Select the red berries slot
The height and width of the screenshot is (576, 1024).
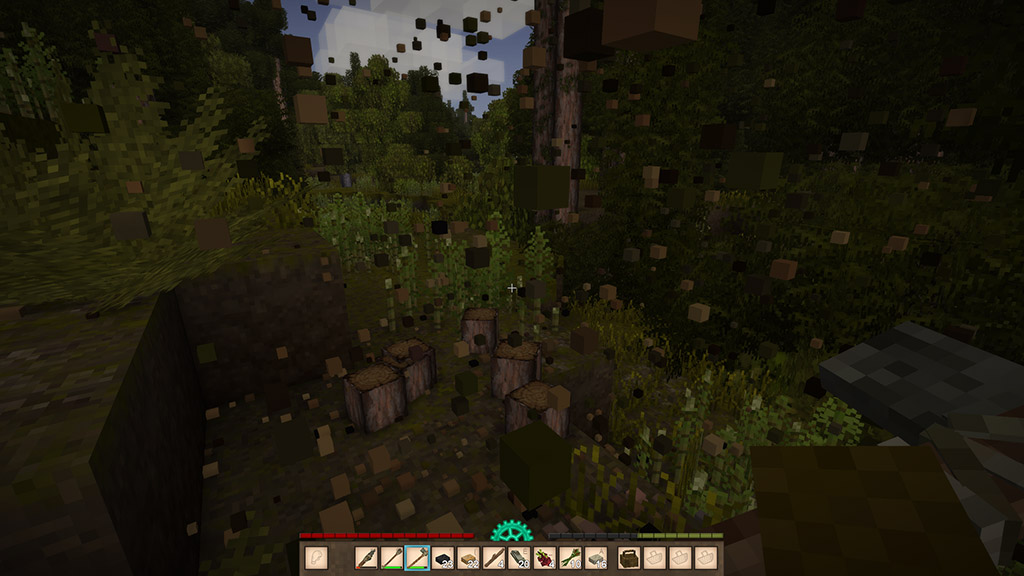tap(545, 558)
